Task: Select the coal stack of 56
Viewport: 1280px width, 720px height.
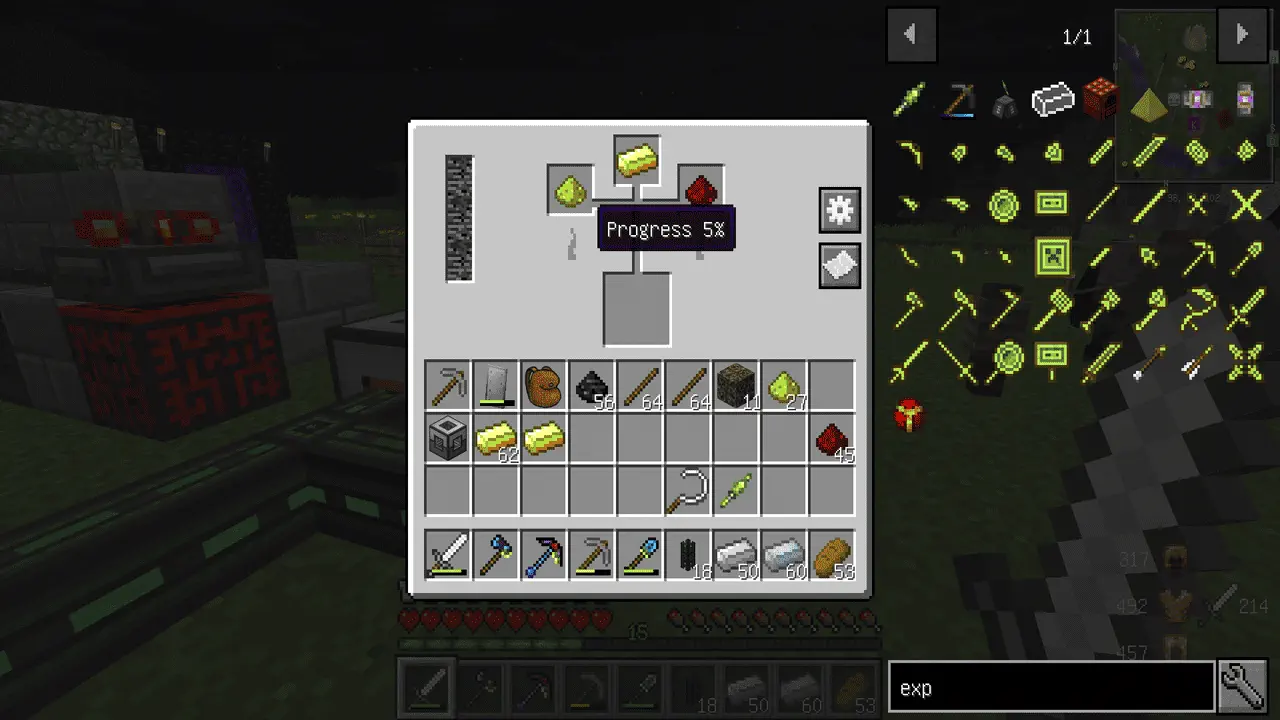Action: coord(592,386)
